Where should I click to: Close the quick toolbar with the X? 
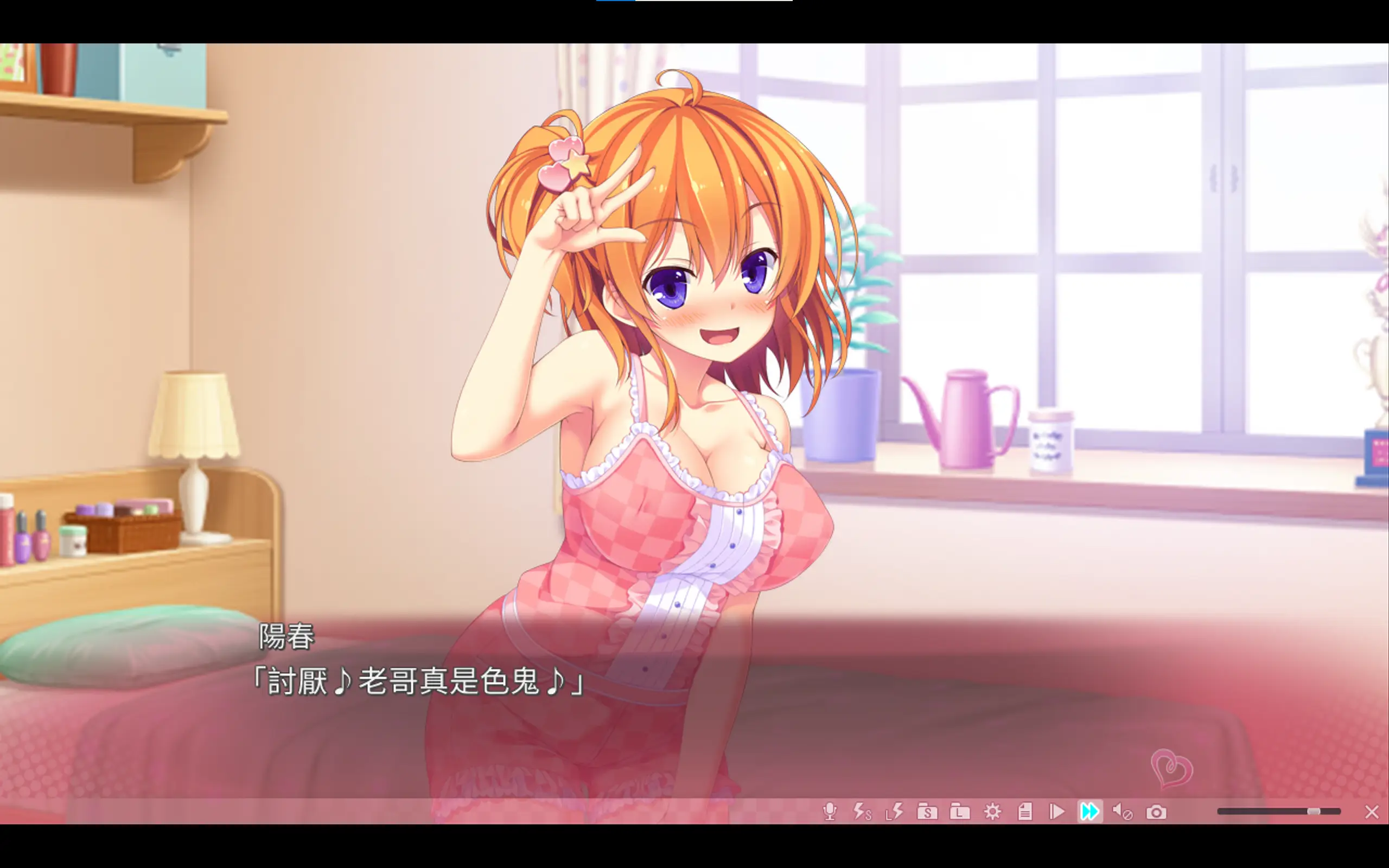point(1372,812)
